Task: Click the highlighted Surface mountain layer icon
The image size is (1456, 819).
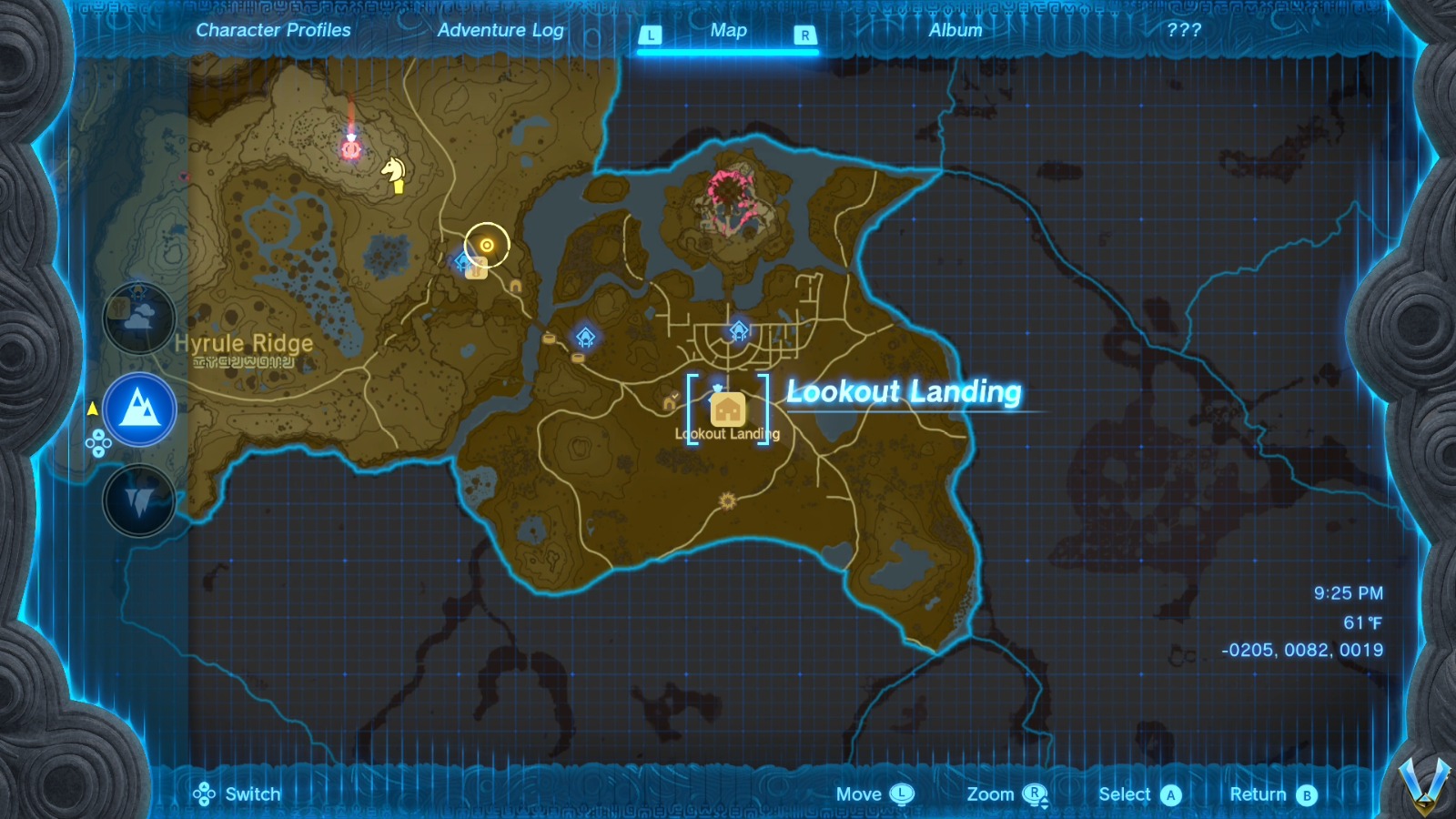Action: 138,409
